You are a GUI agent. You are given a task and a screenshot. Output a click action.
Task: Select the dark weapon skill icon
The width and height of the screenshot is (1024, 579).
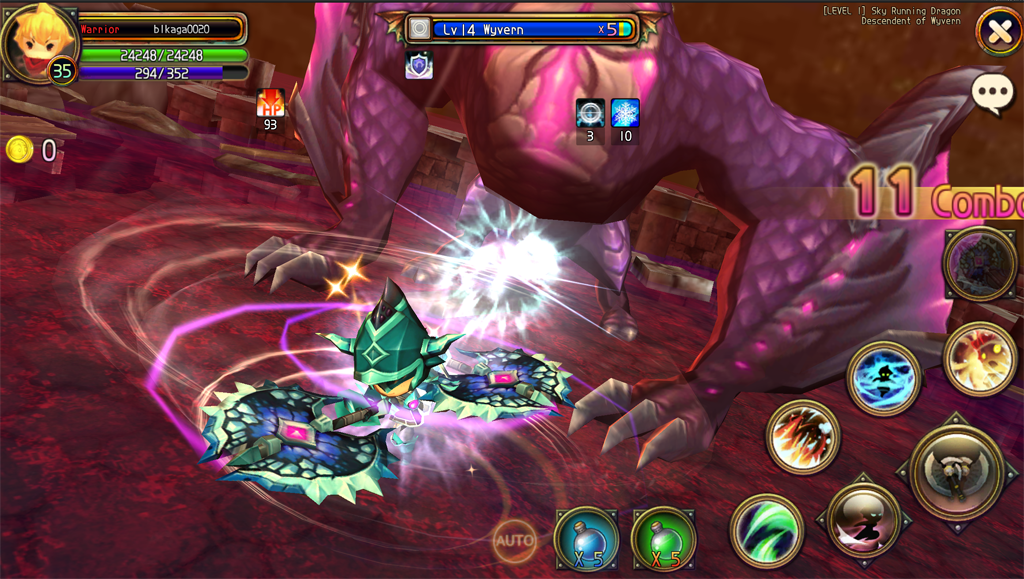(980, 264)
